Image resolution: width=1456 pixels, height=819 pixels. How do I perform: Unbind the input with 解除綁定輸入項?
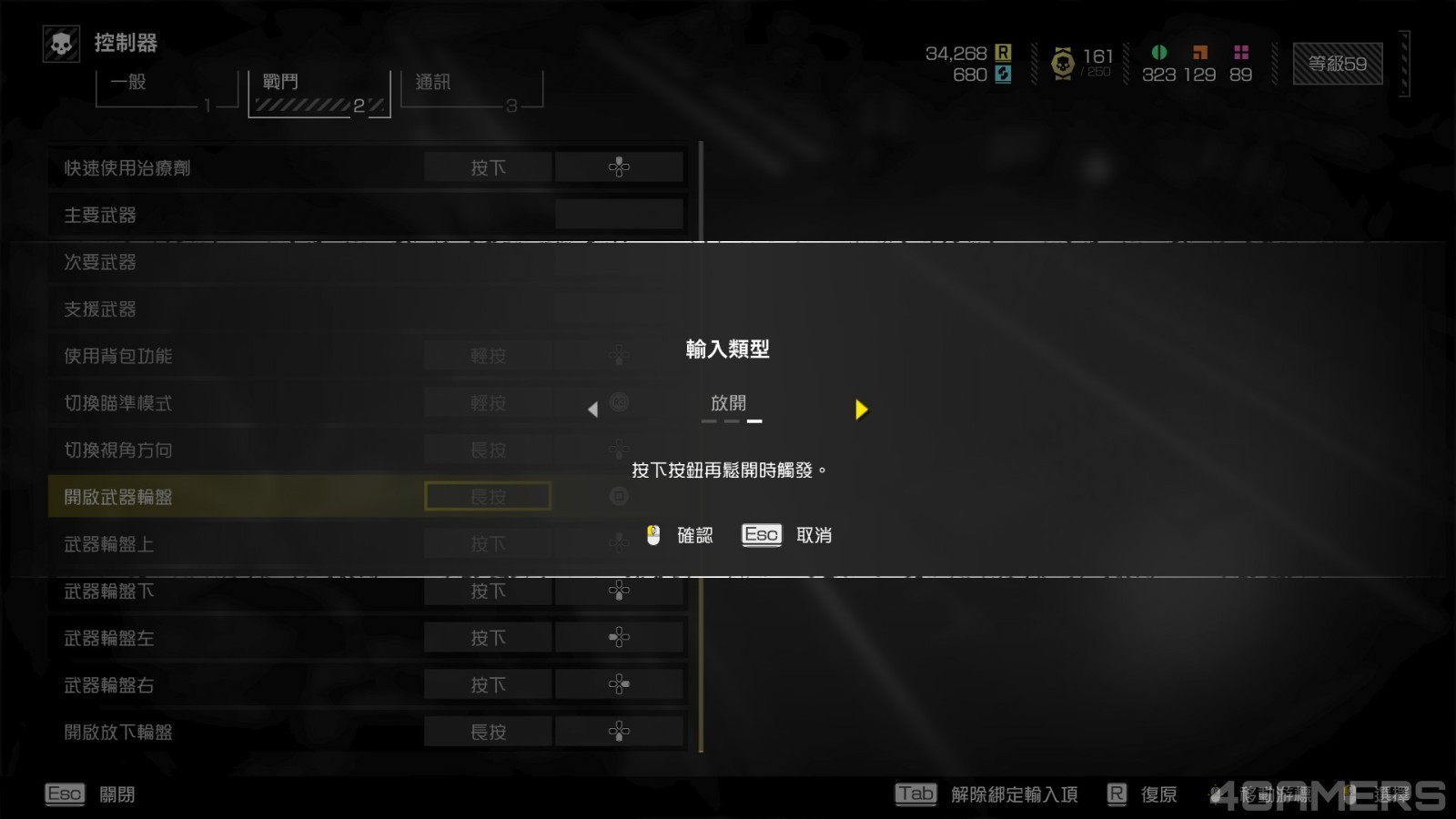tap(987, 794)
